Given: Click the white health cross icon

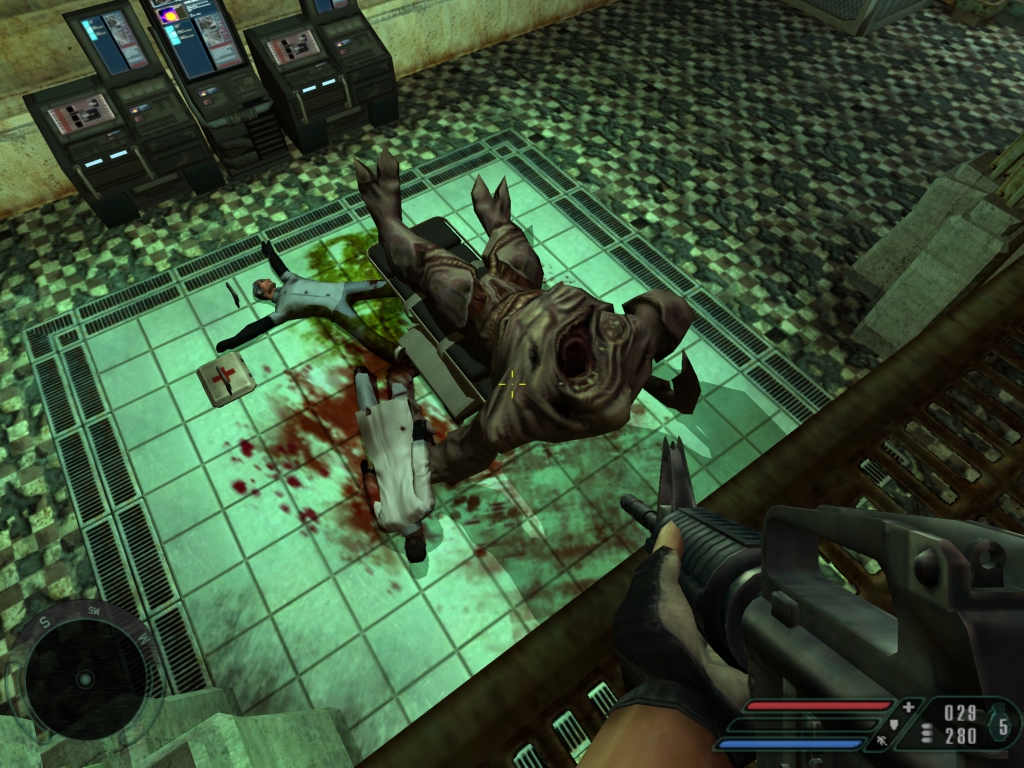Looking at the screenshot, I should pos(908,707).
